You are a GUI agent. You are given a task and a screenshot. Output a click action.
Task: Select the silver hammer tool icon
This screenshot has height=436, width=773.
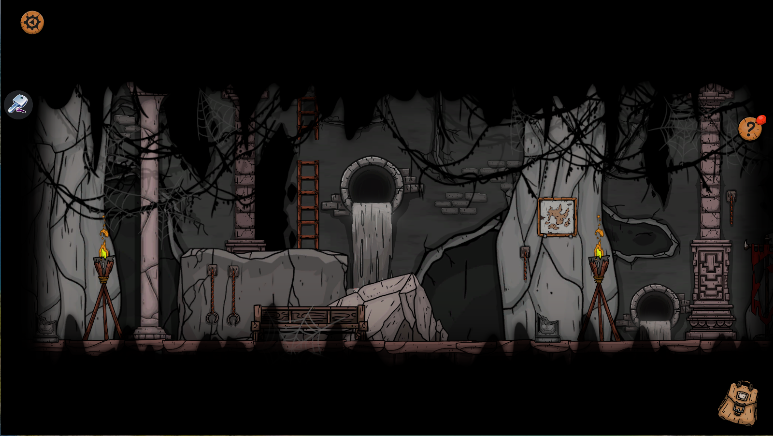(x=19, y=103)
